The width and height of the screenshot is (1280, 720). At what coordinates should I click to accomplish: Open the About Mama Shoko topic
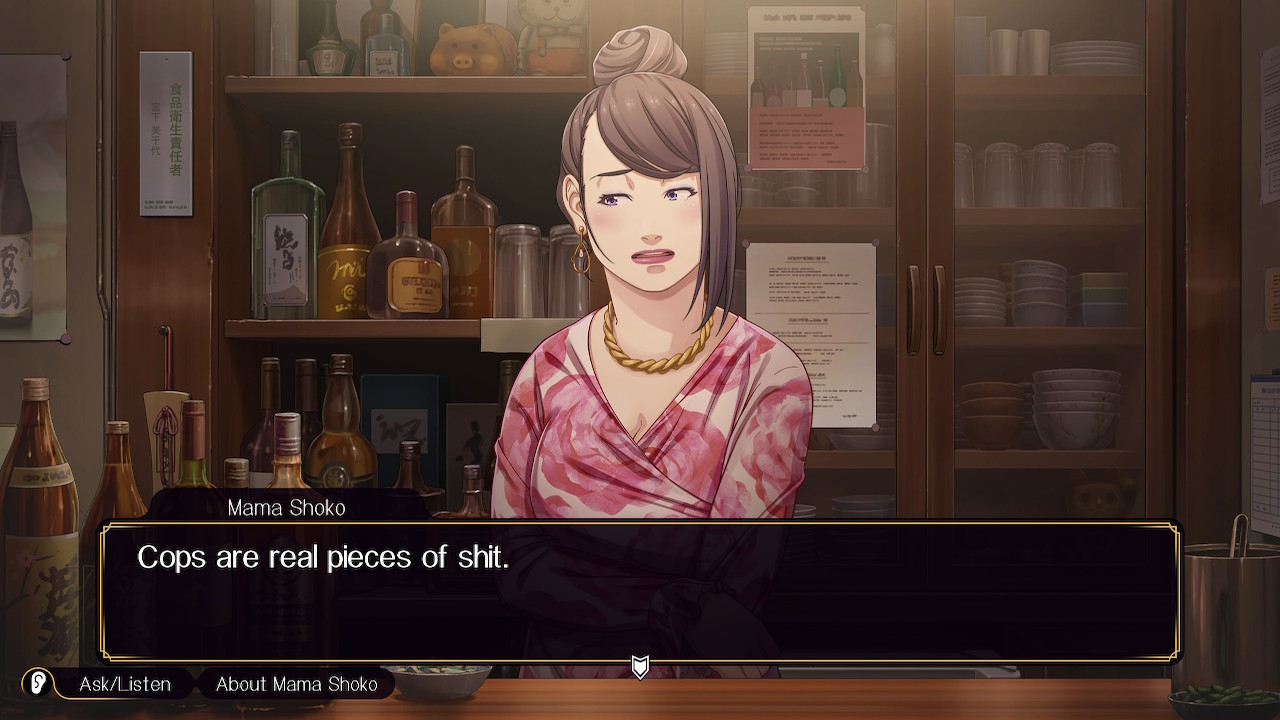click(x=297, y=684)
